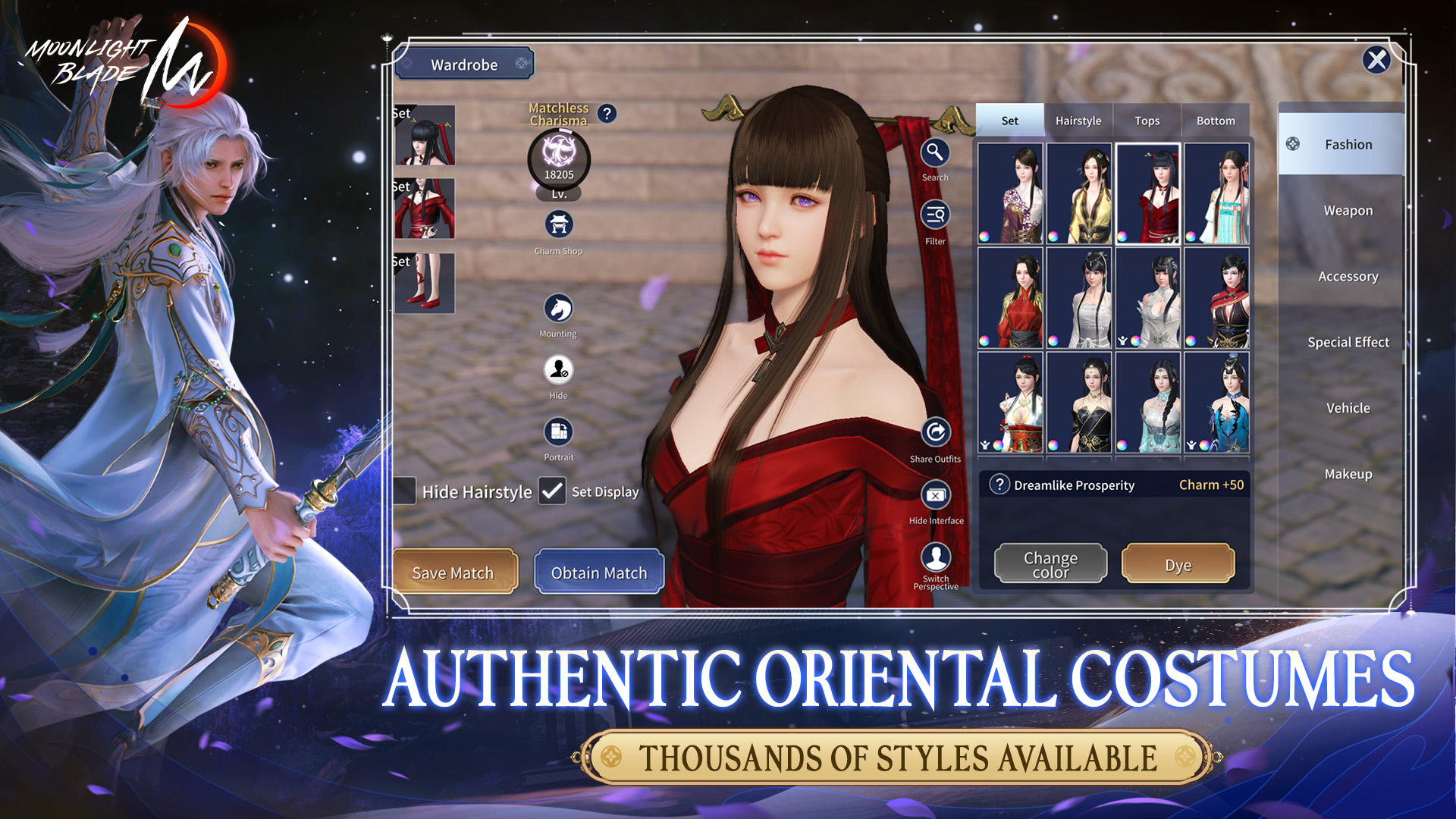Open the Charm Shop

point(558,224)
